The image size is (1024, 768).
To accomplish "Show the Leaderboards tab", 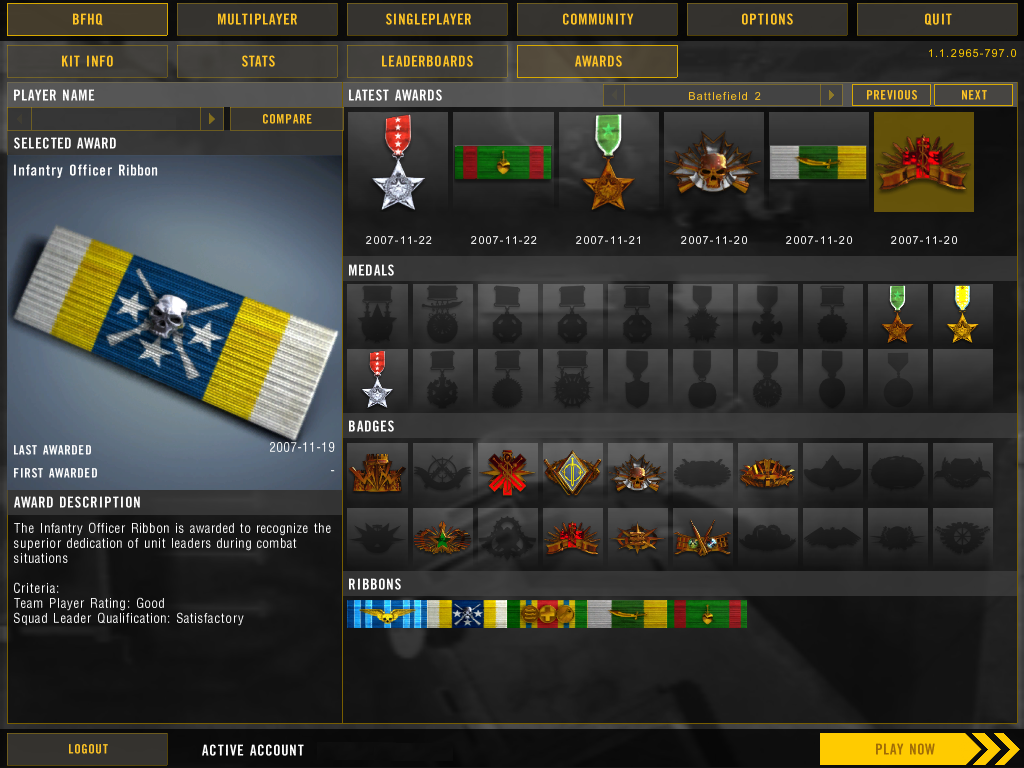I will (427, 61).
